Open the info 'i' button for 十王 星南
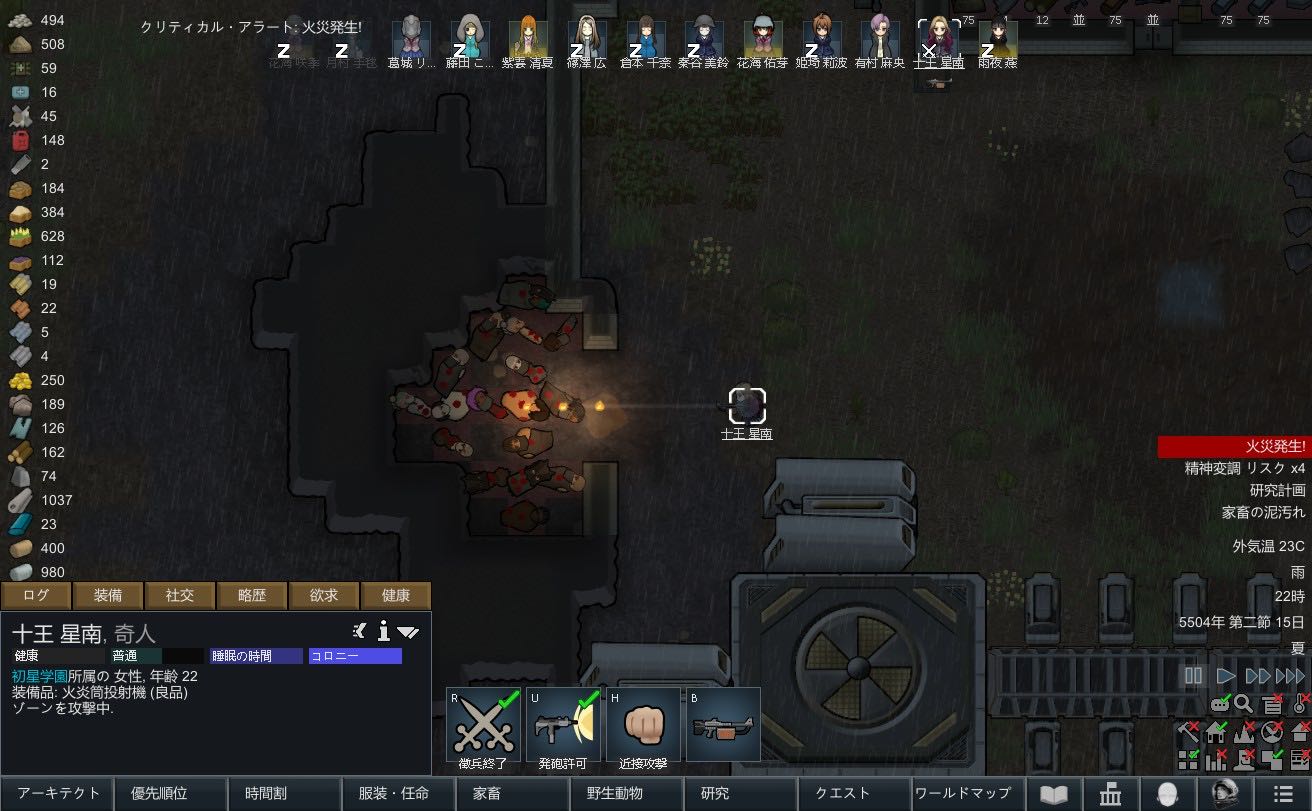Image resolution: width=1312 pixels, height=811 pixels. coord(383,631)
